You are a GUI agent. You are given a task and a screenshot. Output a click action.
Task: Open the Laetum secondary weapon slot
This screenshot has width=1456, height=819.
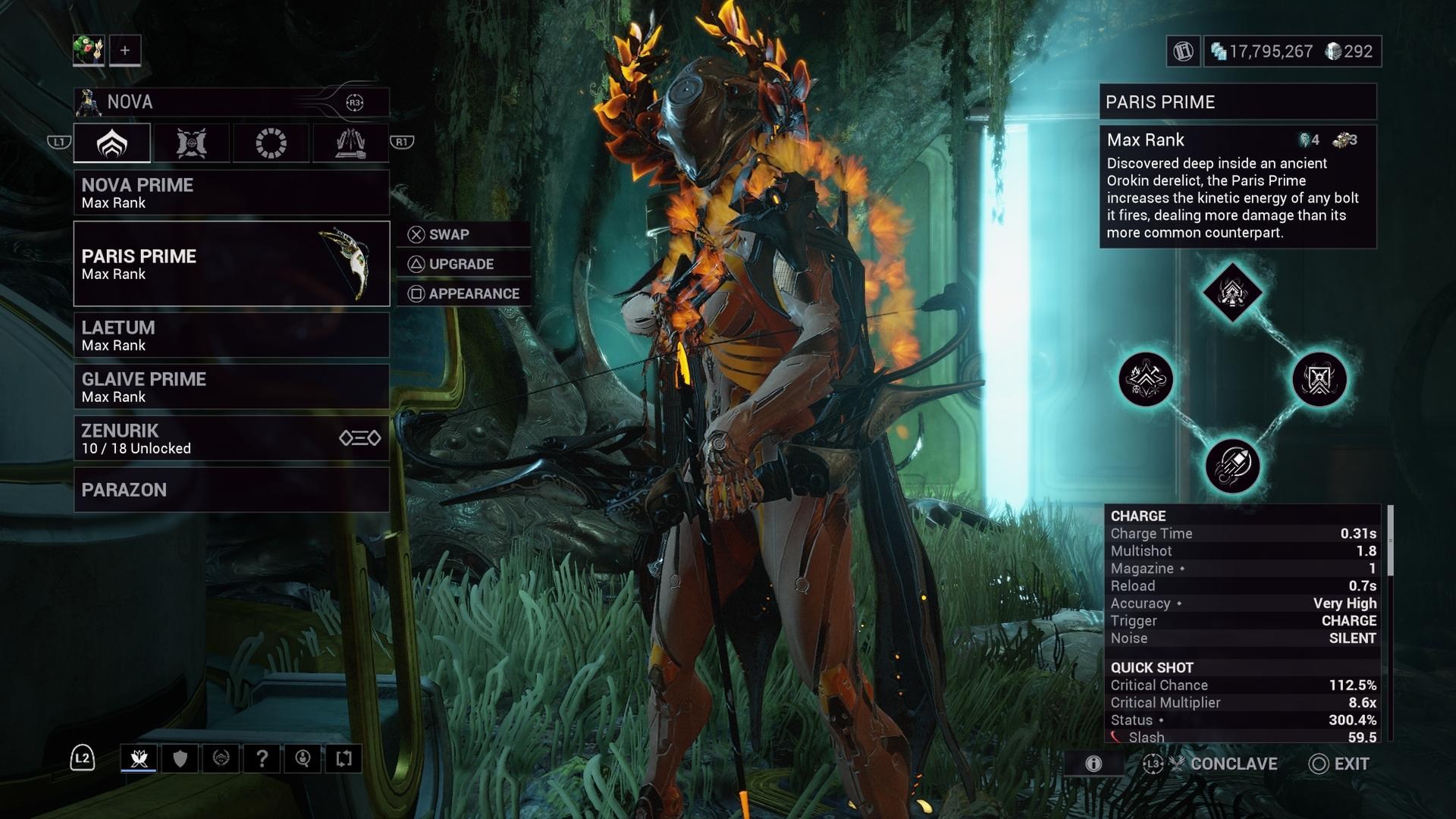[x=231, y=335]
